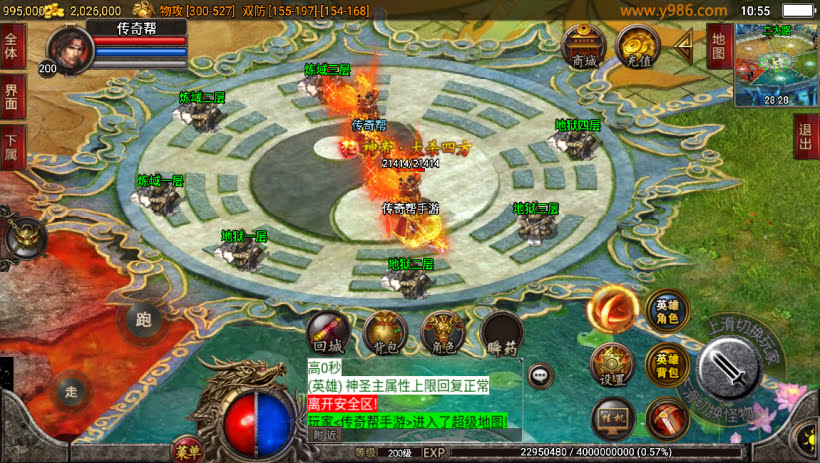Open the 商城 shop icon
820x463 pixels.
coord(583,45)
